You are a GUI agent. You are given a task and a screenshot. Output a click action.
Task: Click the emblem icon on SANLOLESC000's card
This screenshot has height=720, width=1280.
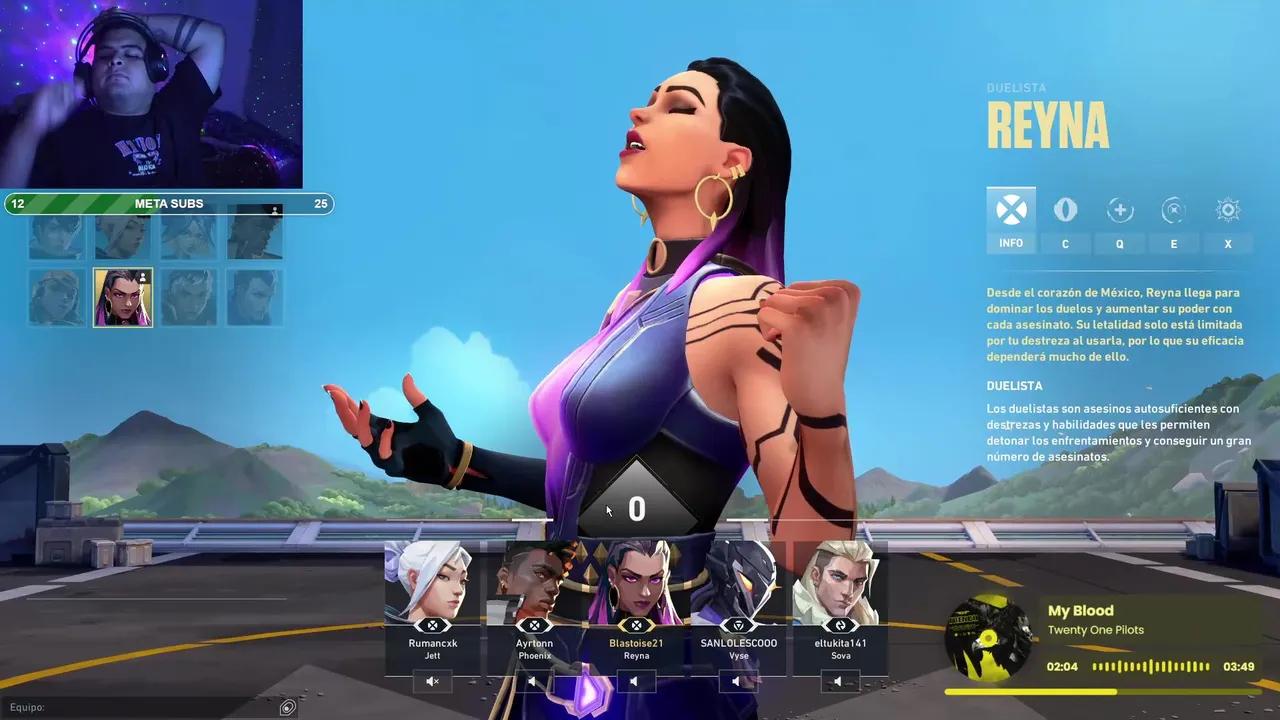pos(739,627)
